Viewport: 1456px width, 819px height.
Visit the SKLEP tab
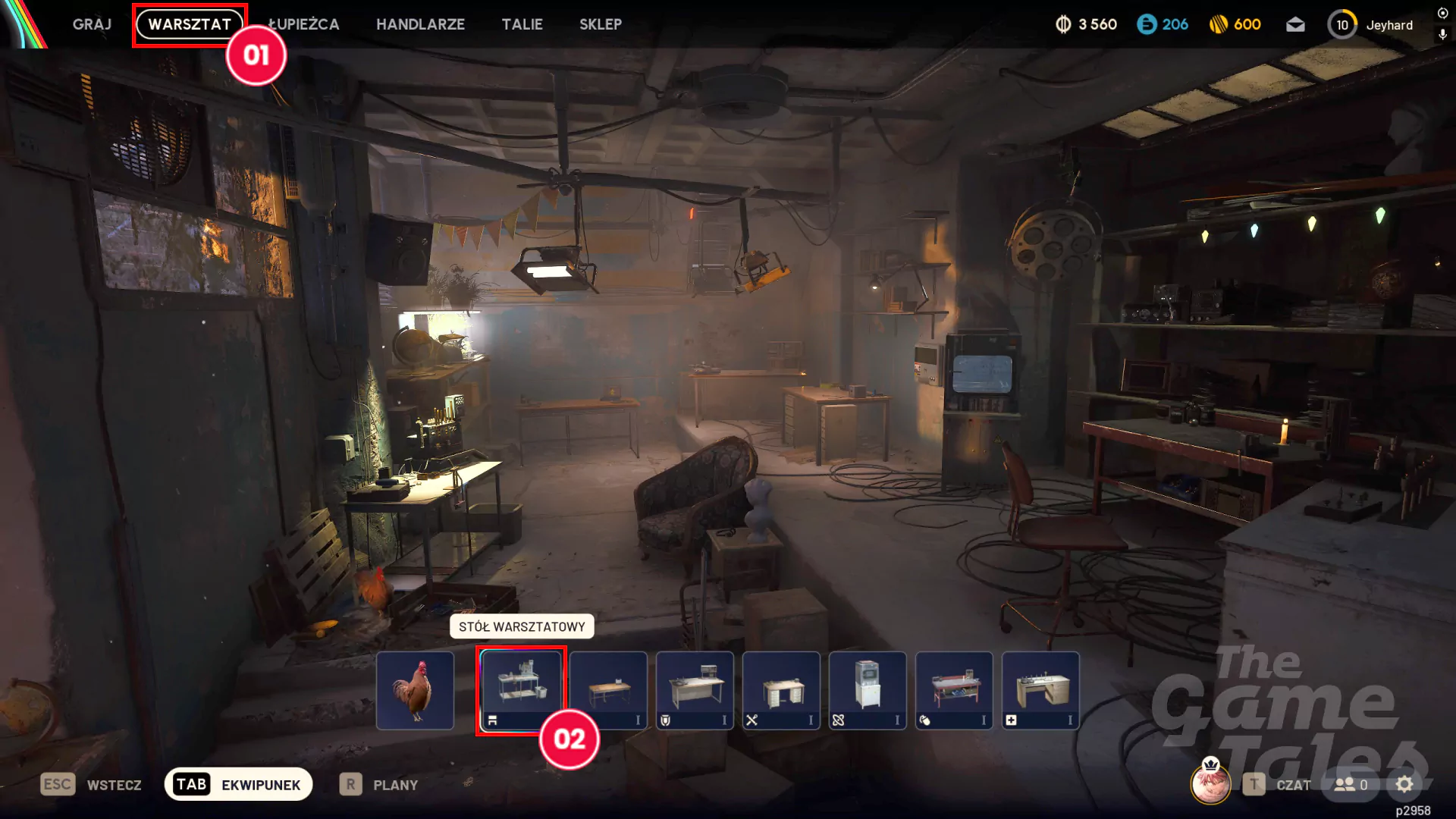point(600,24)
